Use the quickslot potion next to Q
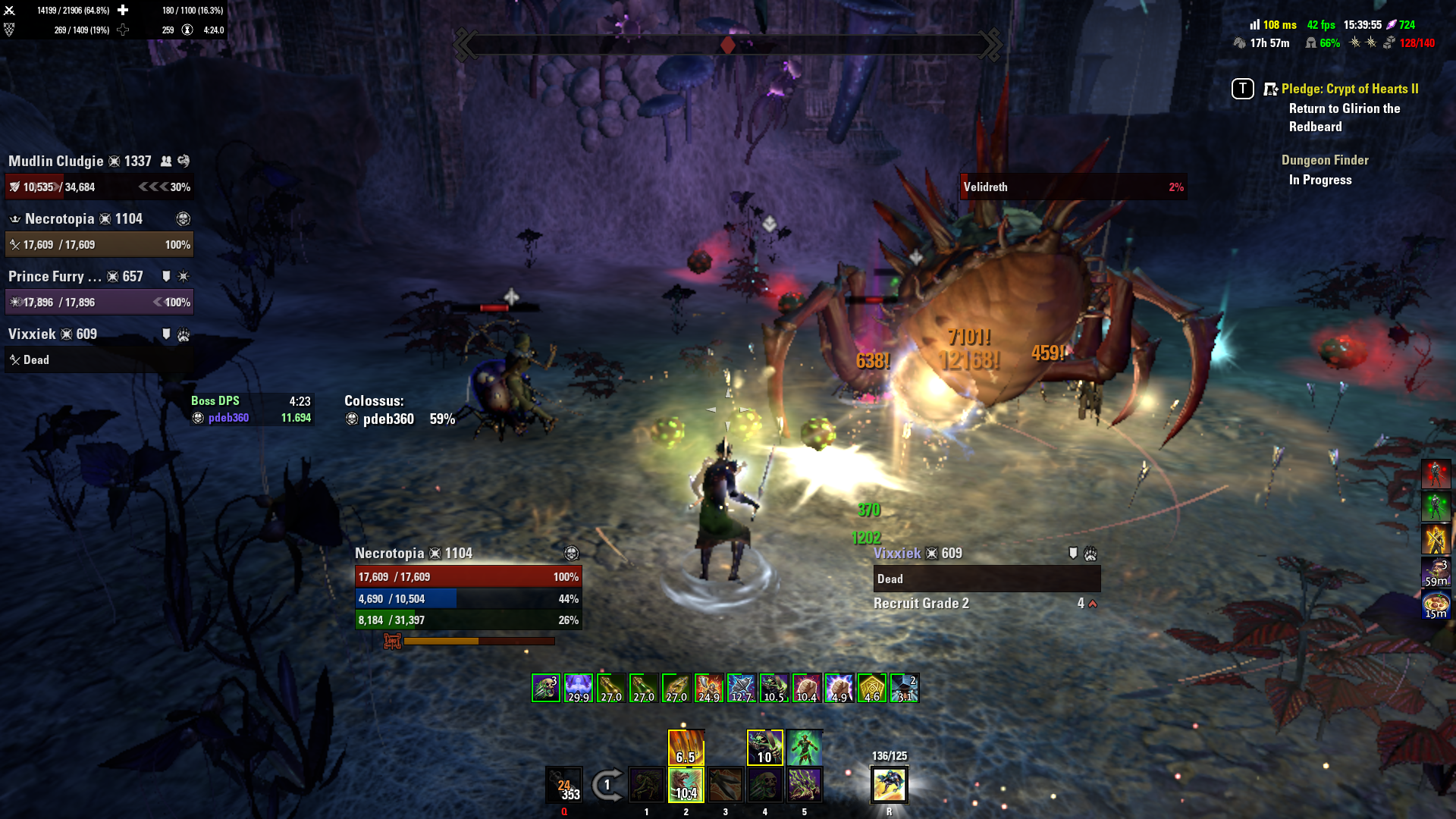Viewport: 1456px width, 819px height. coord(564,785)
